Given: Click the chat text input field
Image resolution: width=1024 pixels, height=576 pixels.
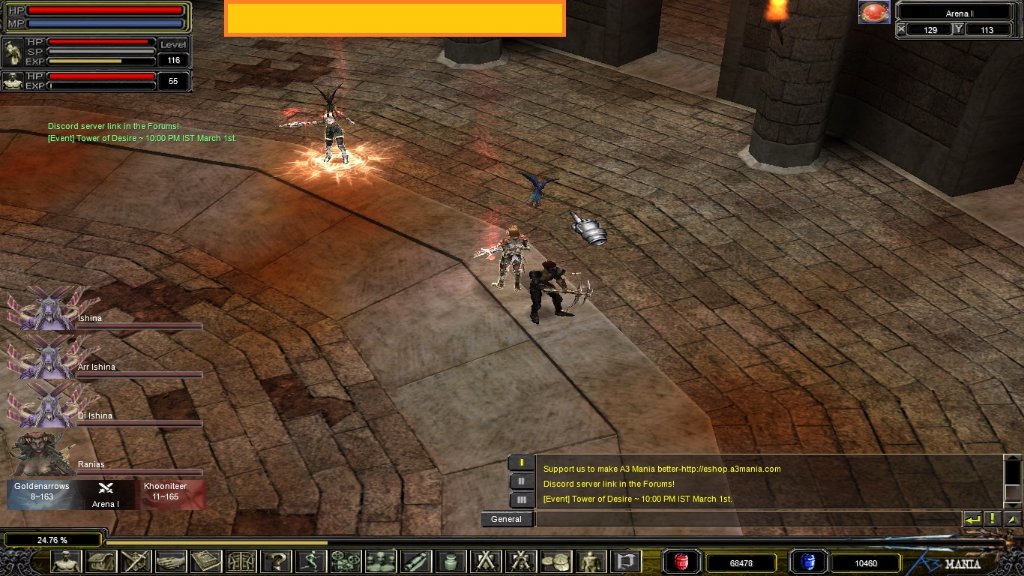Looking at the screenshot, I should 745,519.
